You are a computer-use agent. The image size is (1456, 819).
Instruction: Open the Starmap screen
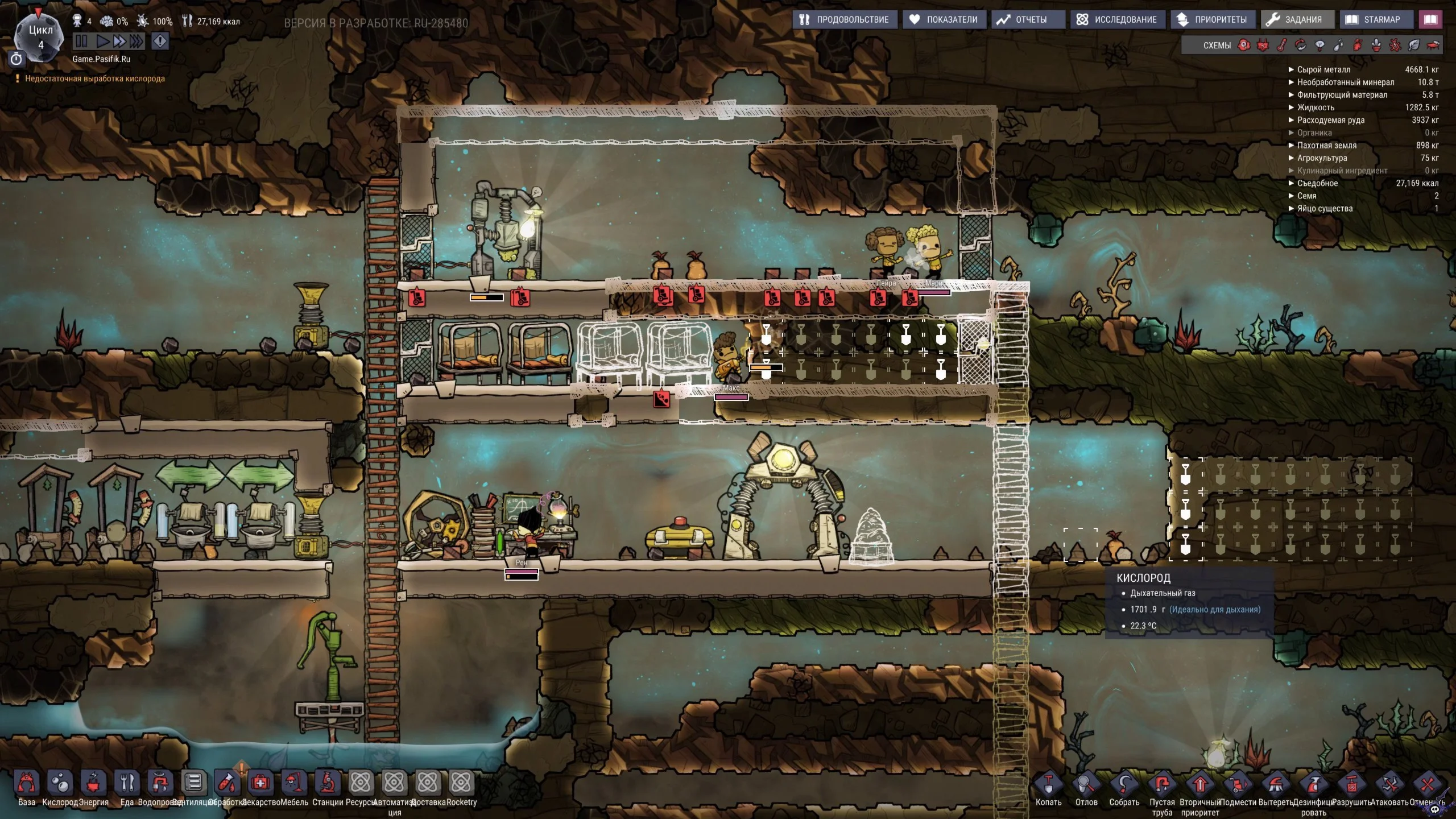(1373, 19)
